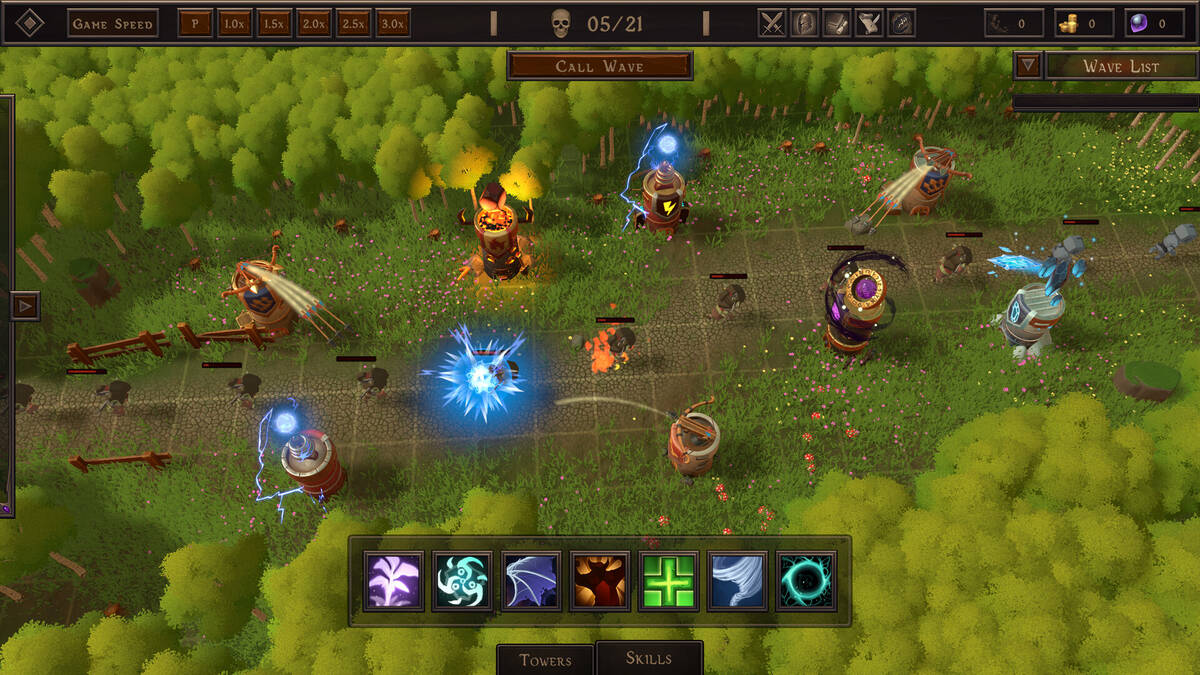This screenshot has width=1200, height=675.
Task: Switch to the Towers tab
Action: point(545,659)
